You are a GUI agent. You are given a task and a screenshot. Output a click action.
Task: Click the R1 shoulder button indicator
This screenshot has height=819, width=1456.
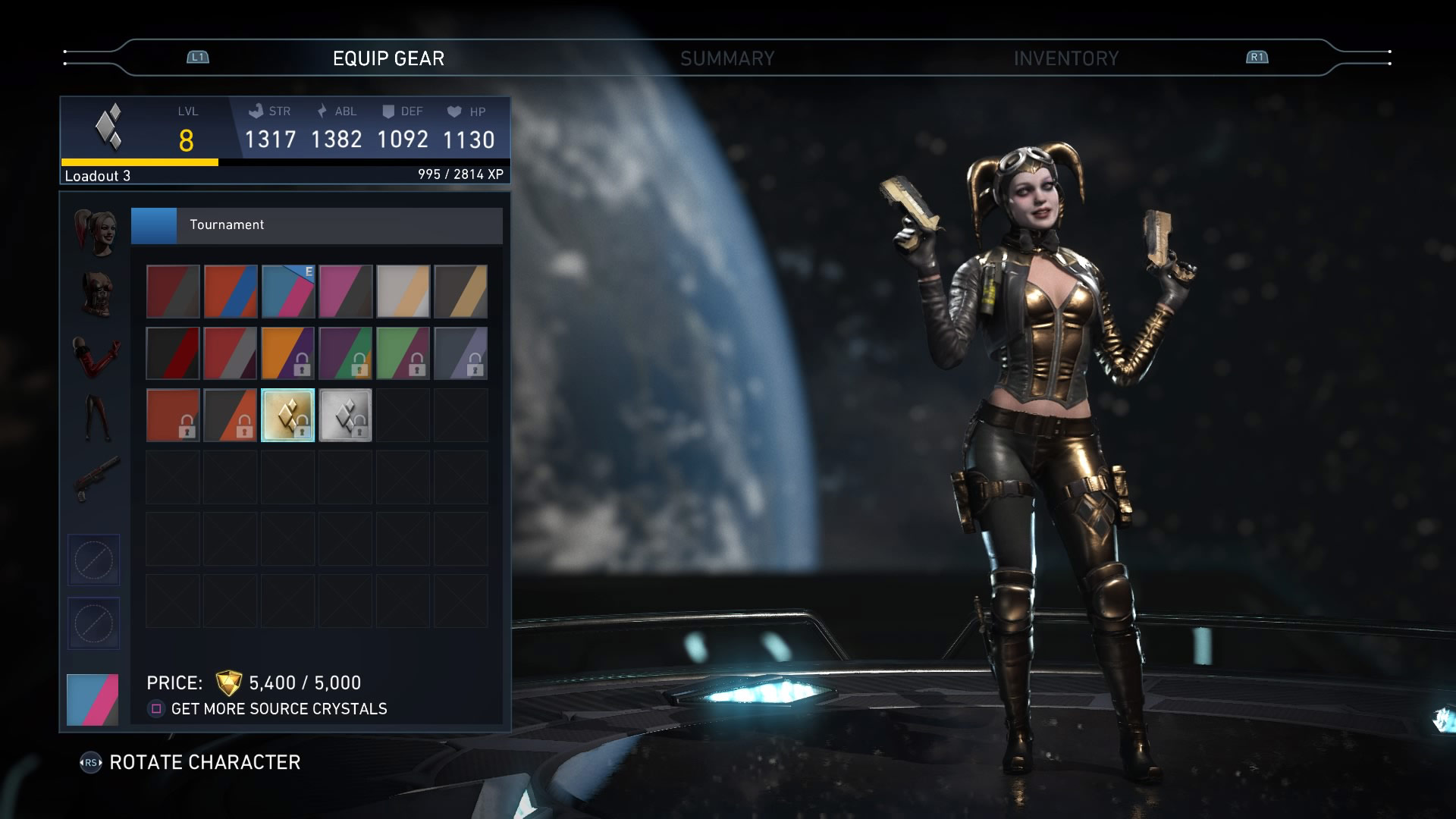click(1257, 56)
